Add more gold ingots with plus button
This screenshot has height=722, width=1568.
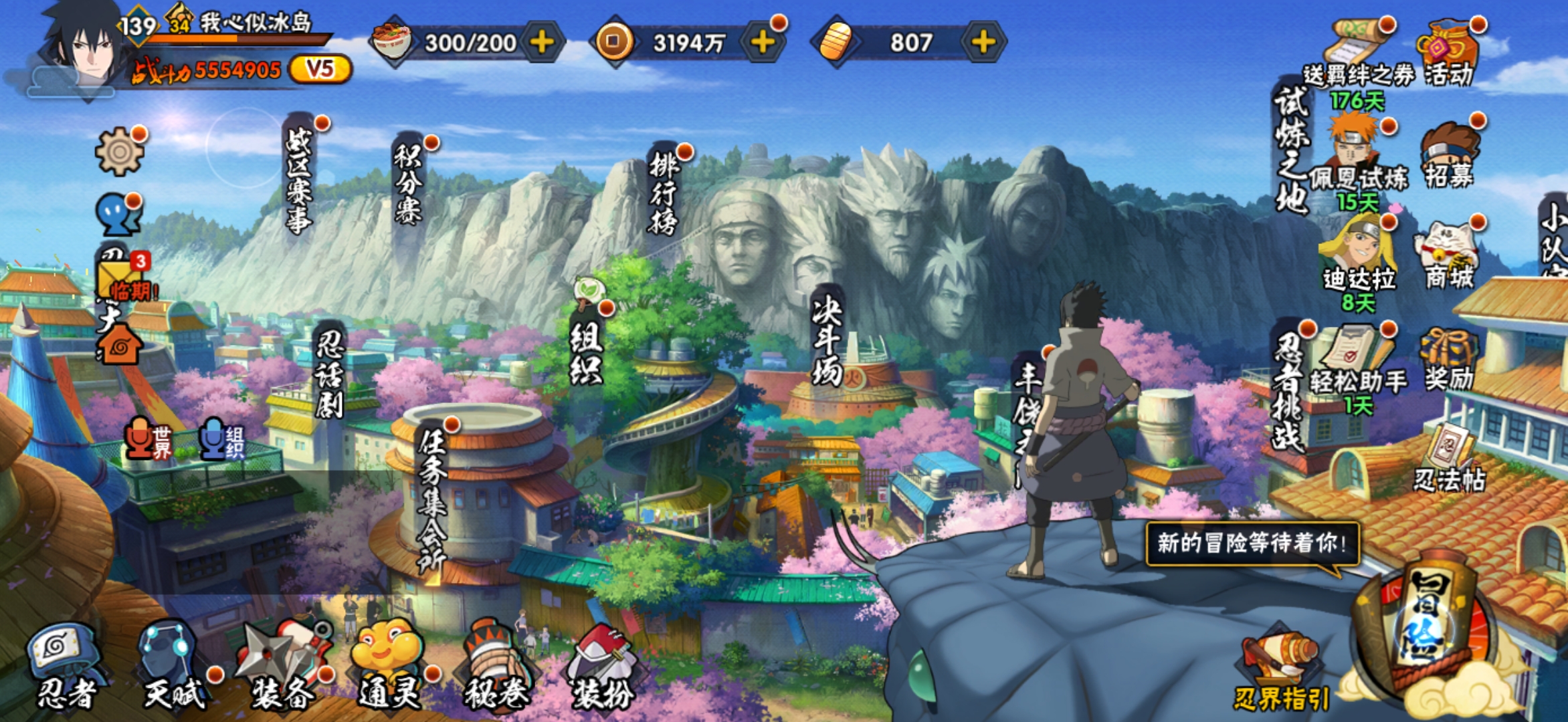[x=983, y=43]
